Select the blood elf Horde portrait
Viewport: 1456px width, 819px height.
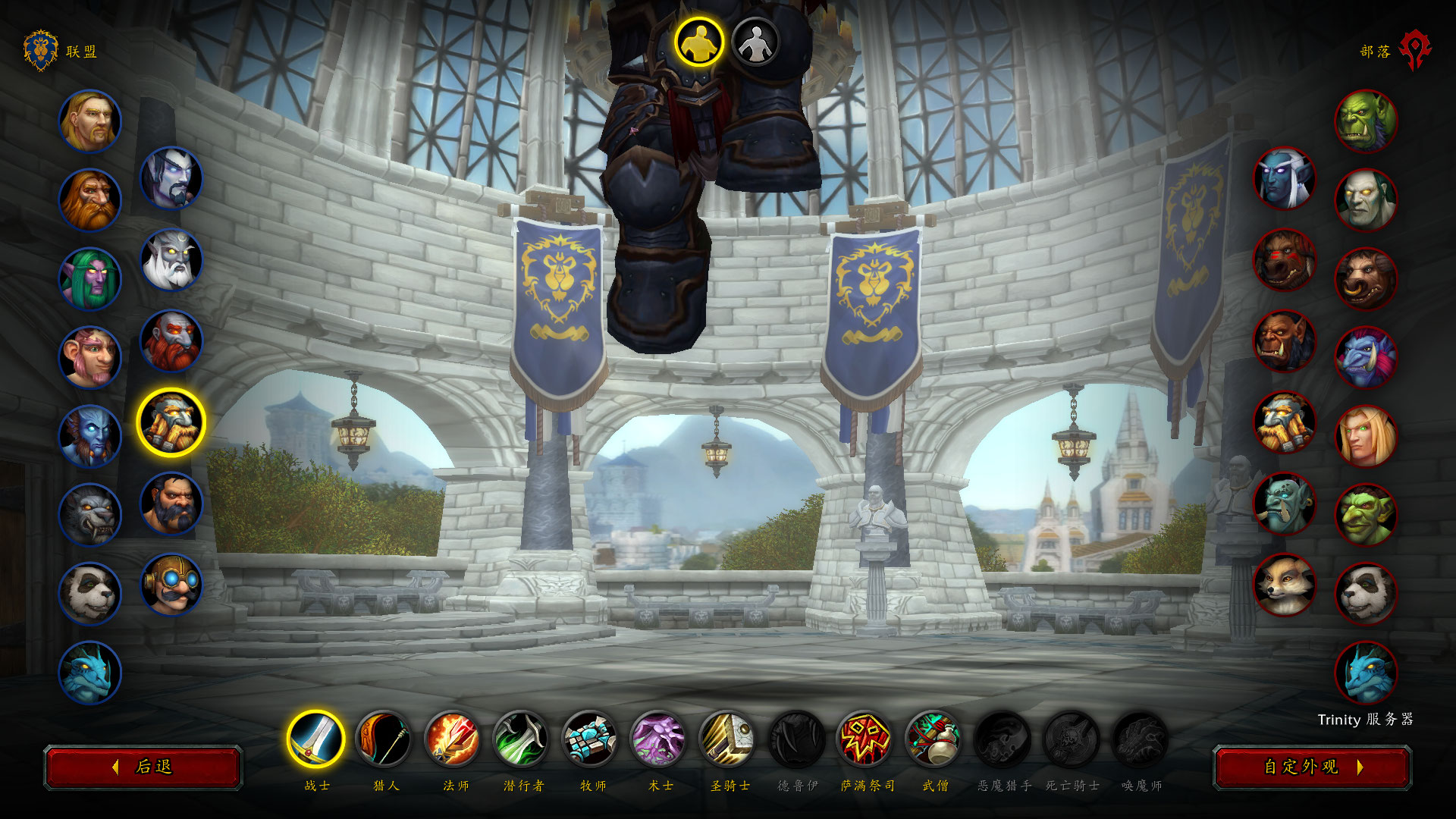pos(1366,436)
